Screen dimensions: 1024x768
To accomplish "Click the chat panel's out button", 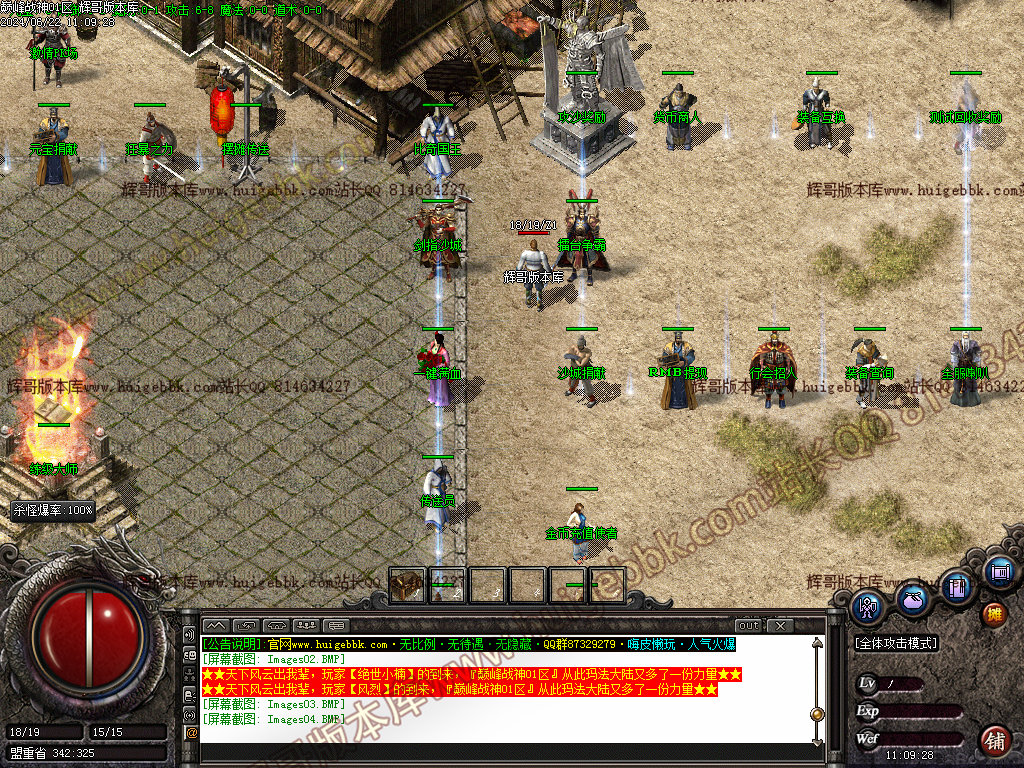I will click(x=749, y=626).
